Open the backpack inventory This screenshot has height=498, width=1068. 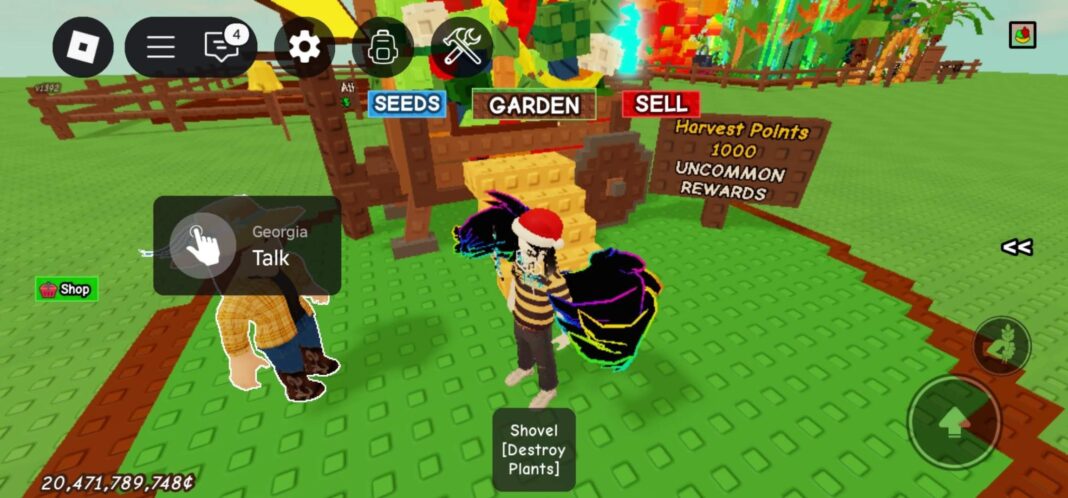pyautogui.click(x=382, y=47)
